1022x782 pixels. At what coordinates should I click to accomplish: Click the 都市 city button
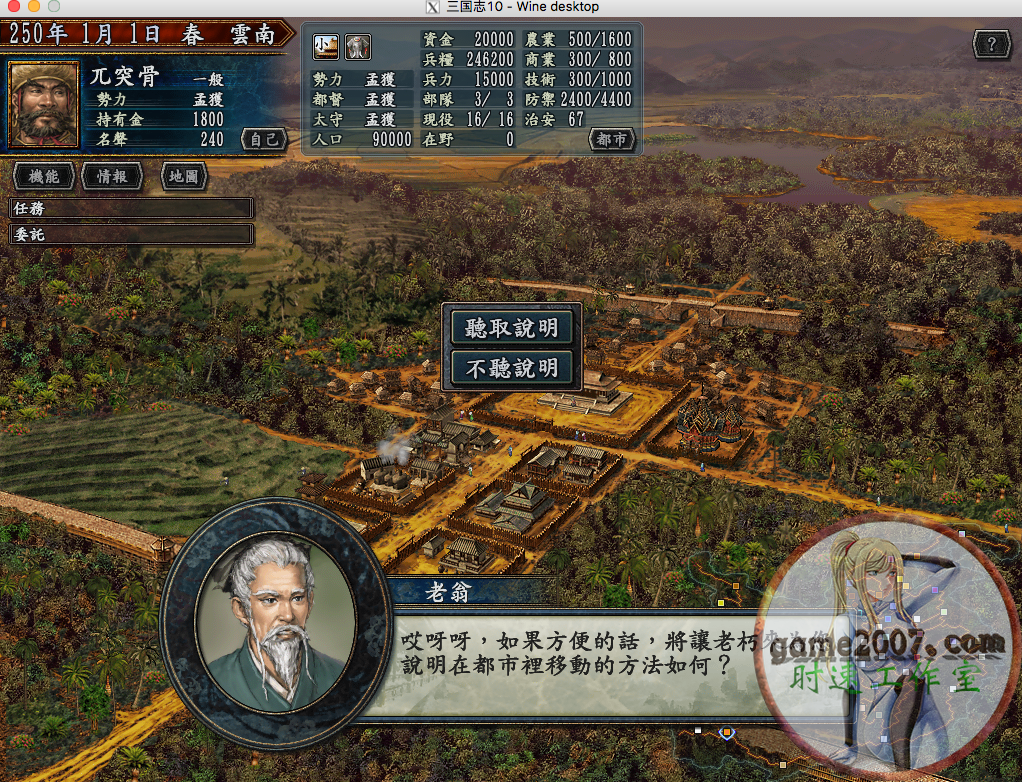[x=612, y=140]
